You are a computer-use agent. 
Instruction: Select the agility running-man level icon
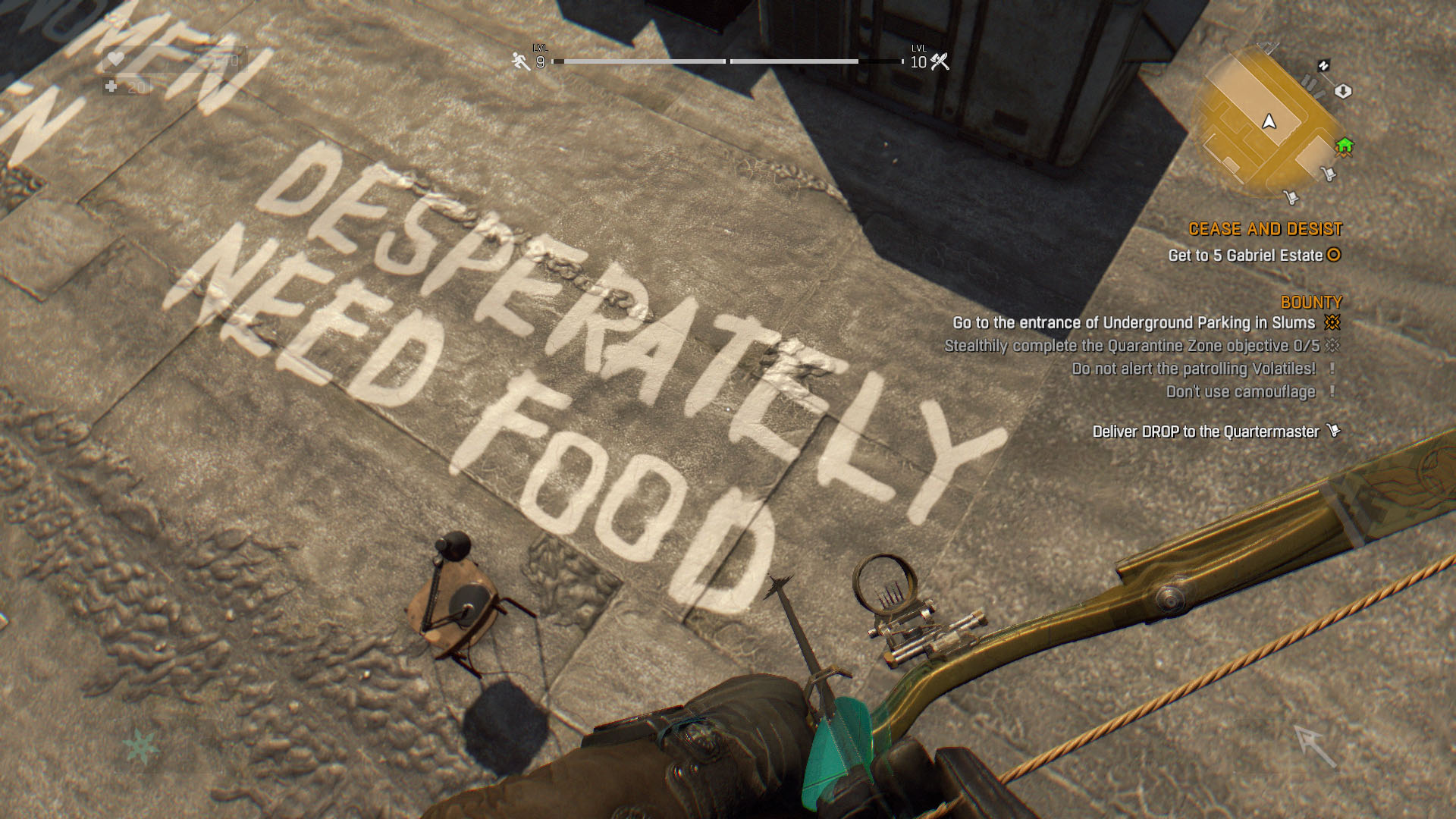click(520, 61)
